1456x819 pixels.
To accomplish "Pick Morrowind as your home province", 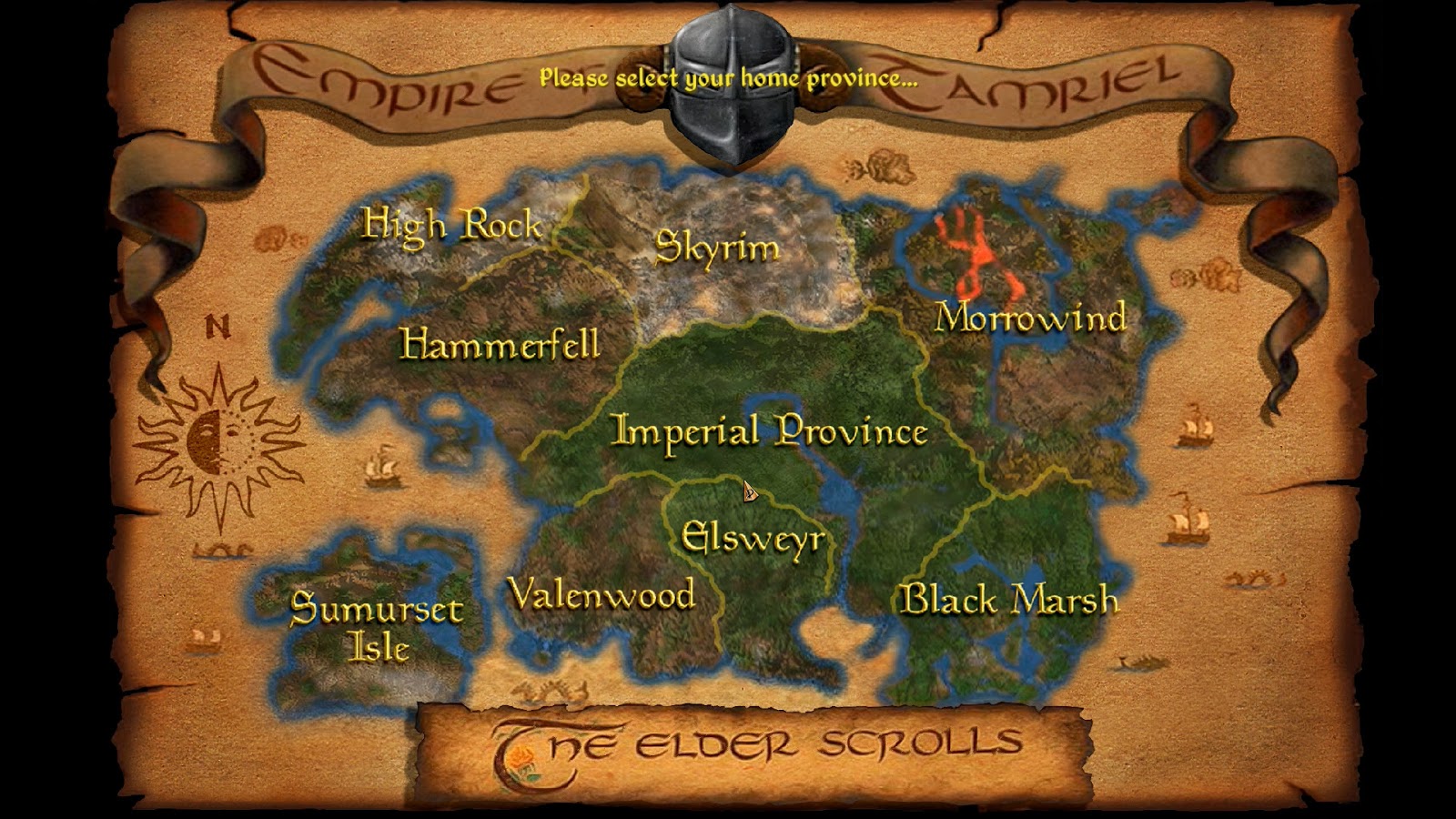I will tap(1031, 318).
